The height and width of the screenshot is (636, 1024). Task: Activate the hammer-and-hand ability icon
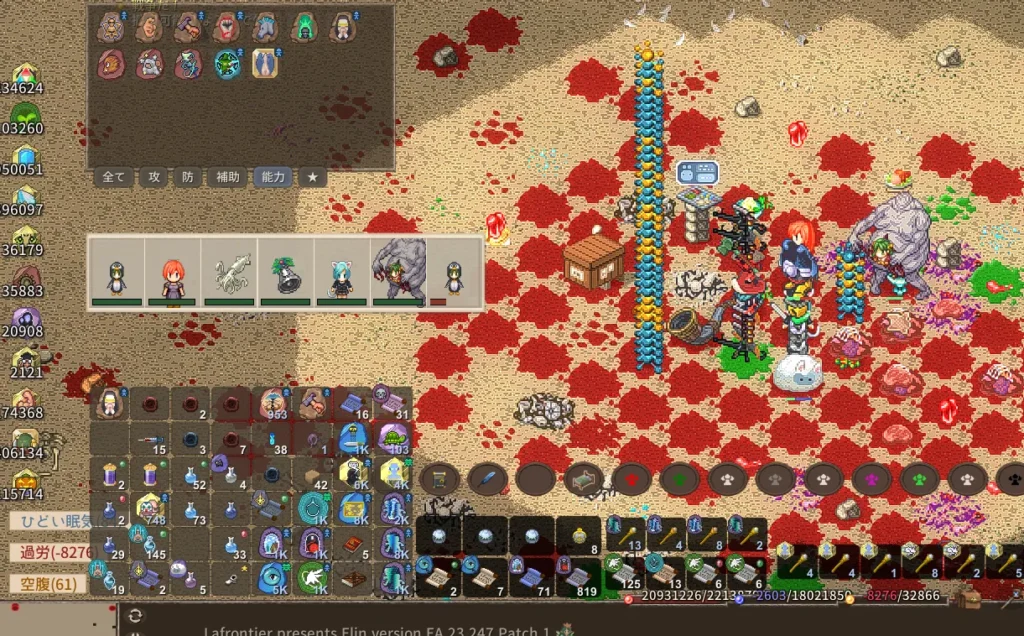pos(187,27)
